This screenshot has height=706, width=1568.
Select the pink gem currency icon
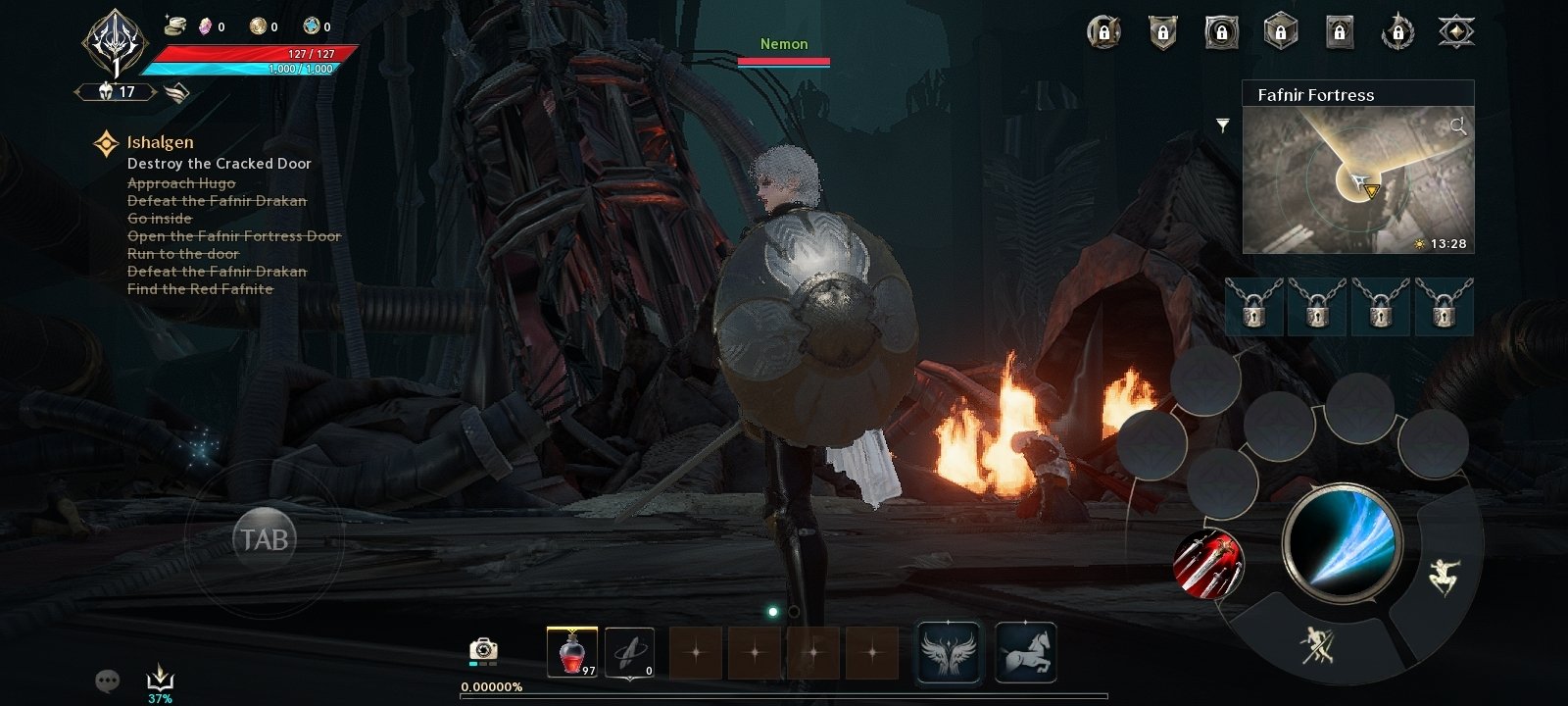pyautogui.click(x=206, y=26)
